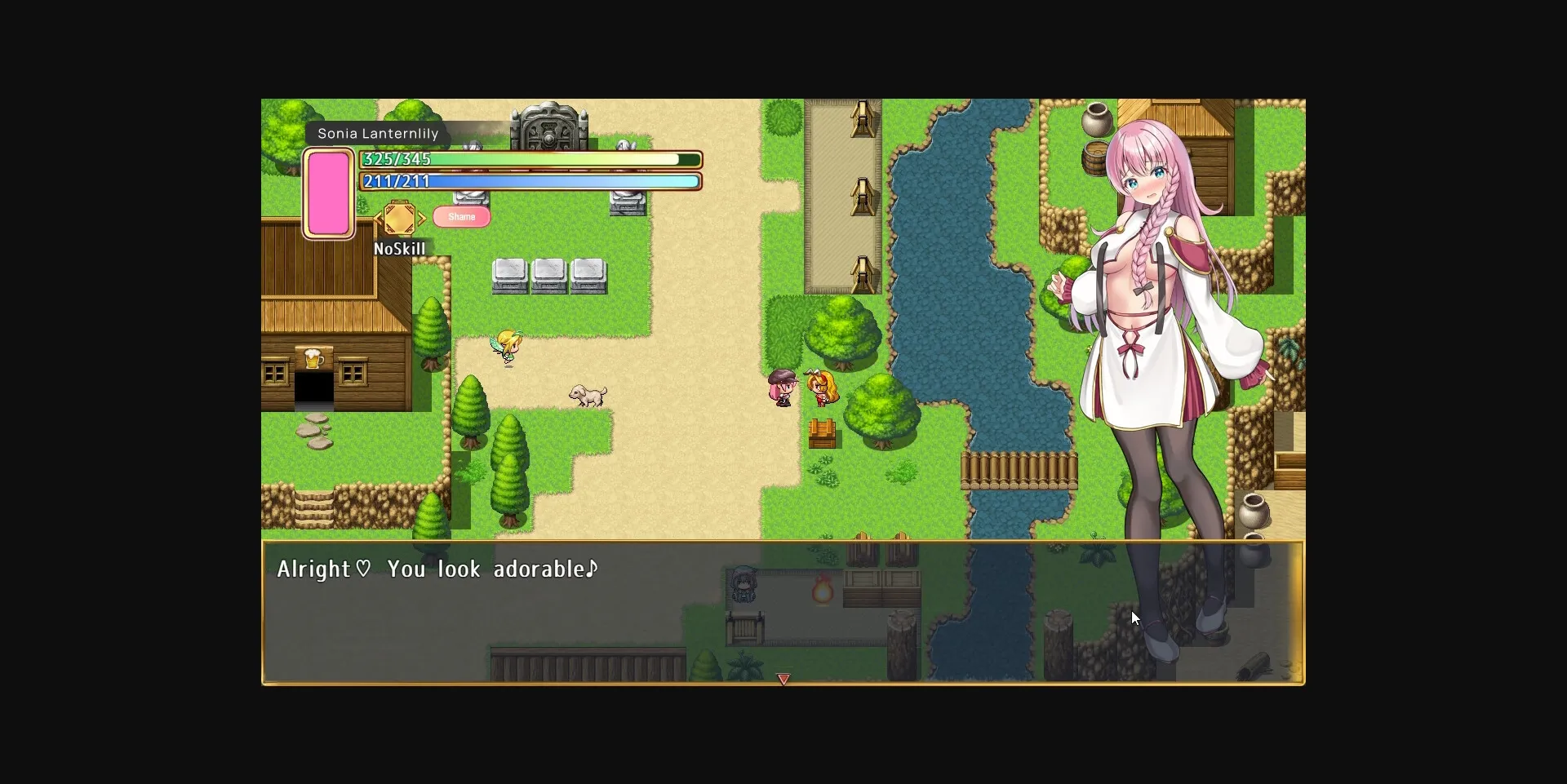Click the green HP bar showing 325/345
This screenshot has height=784, width=1567.
(529, 159)
